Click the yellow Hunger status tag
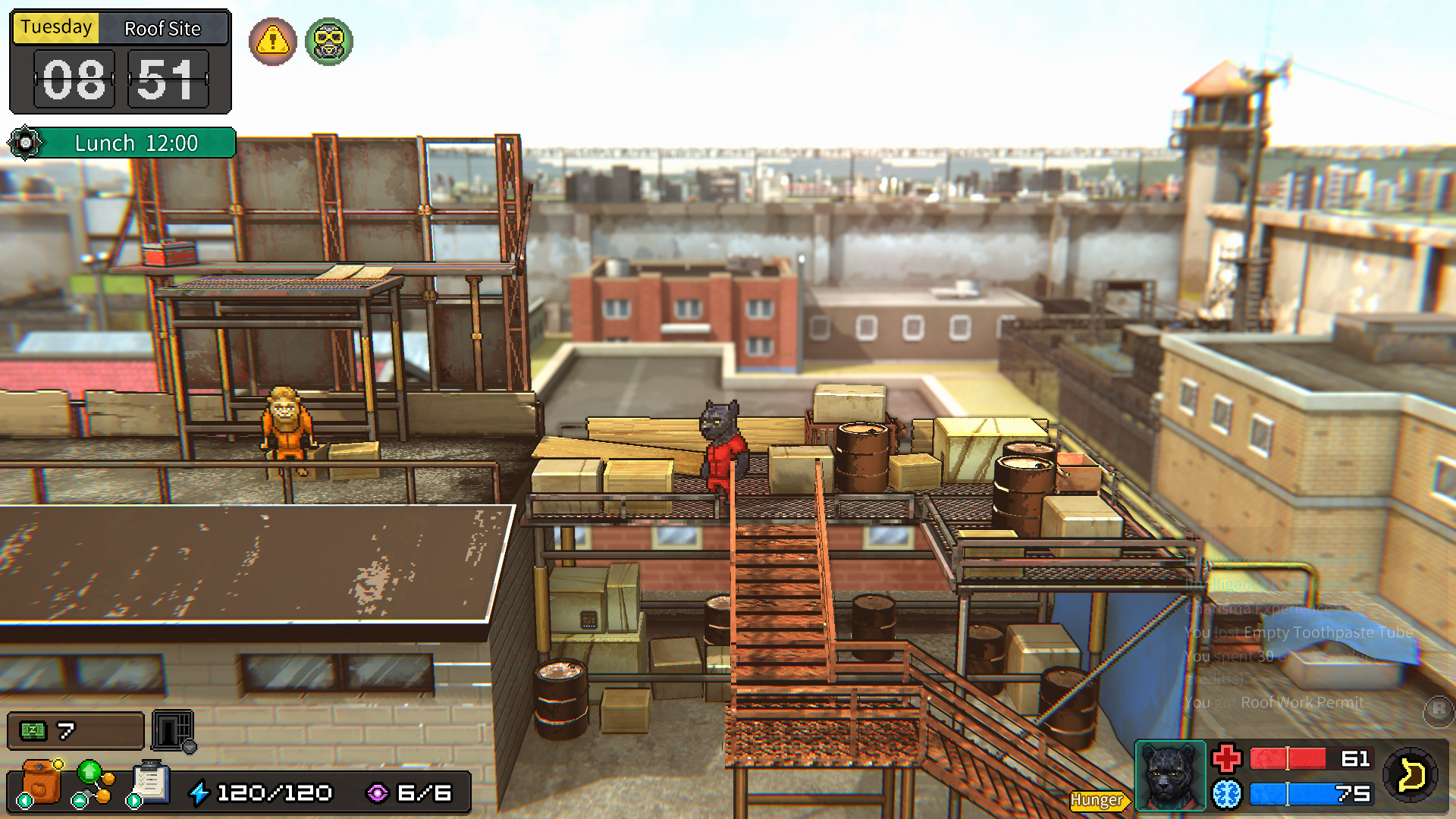Image resolution: width=1456 pixels, height=819 pixels. coord(1097,800)
